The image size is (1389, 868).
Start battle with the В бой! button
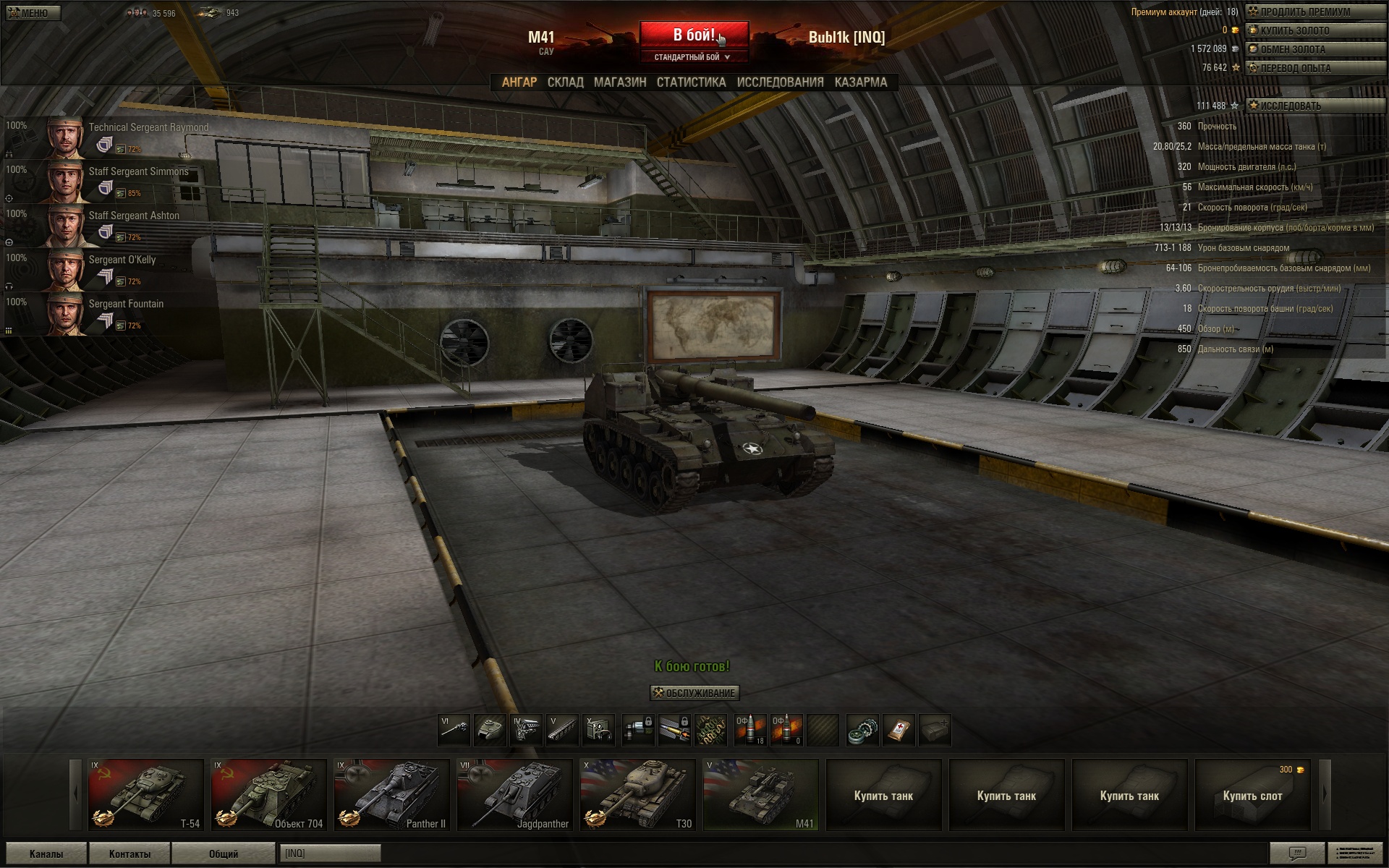[x=693, y=35]
